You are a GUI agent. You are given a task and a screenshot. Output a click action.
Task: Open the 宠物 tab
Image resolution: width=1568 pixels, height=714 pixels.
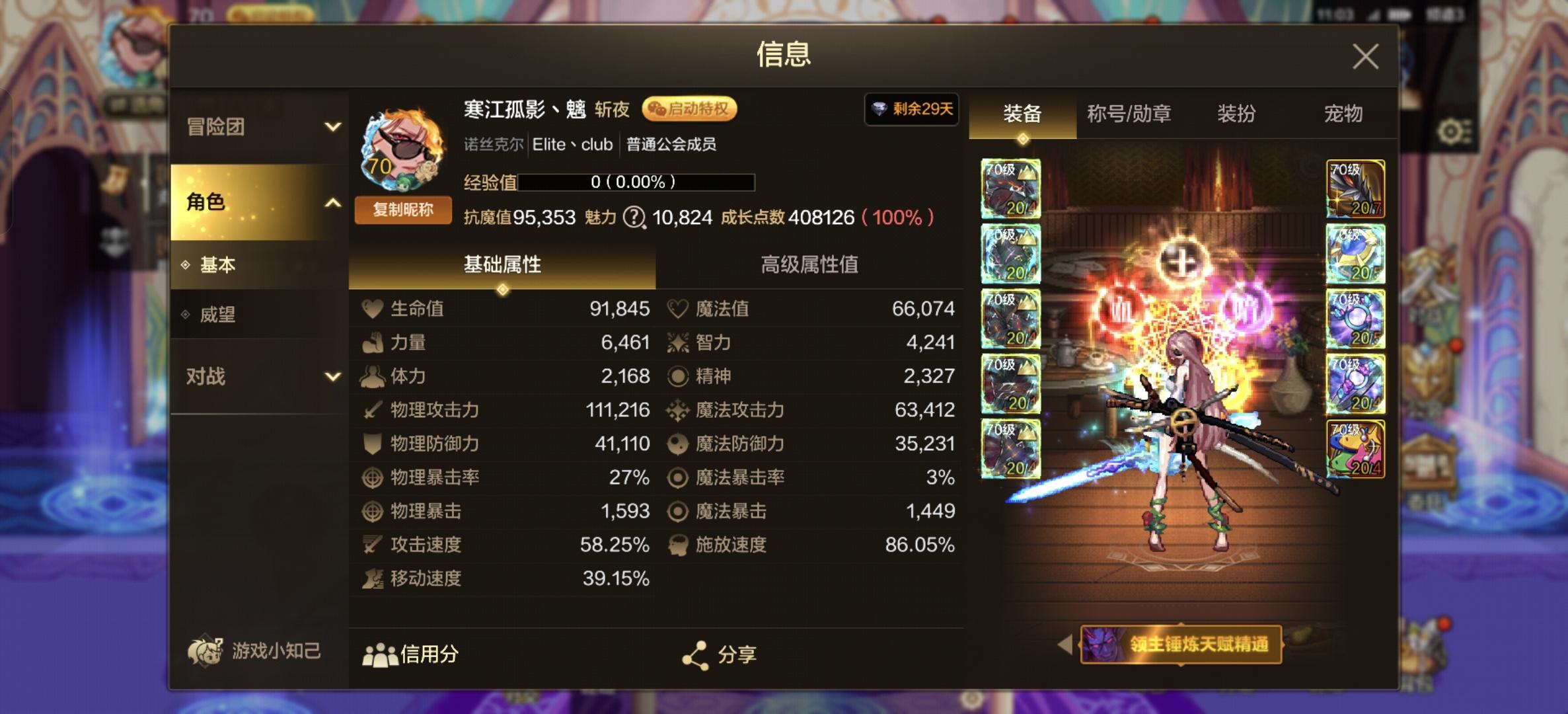click(x=1347, y=114)
